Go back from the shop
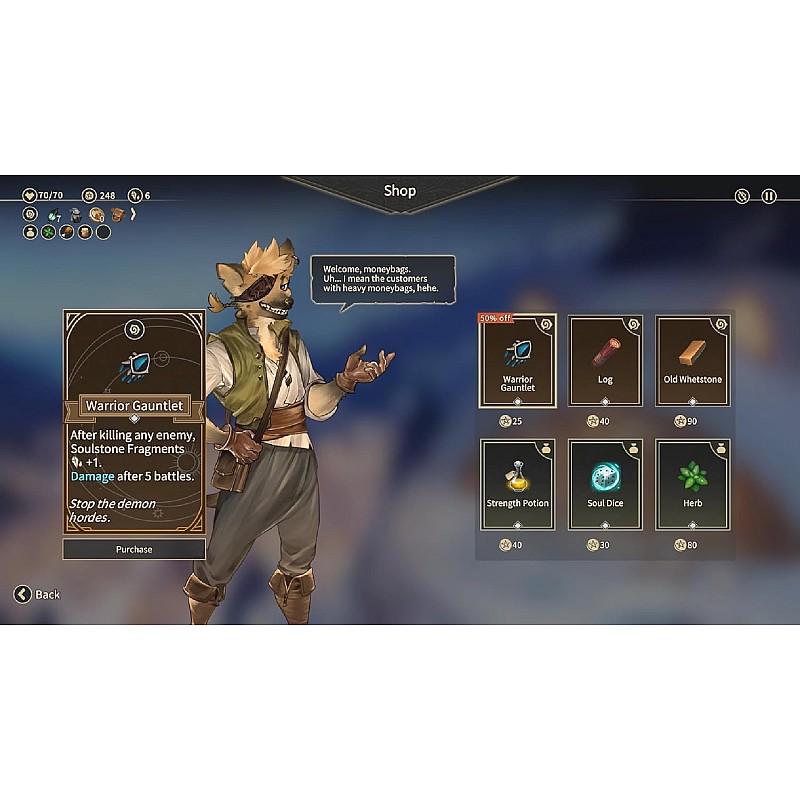The width and height of the screenshot is (800, 800). point(37,594)
